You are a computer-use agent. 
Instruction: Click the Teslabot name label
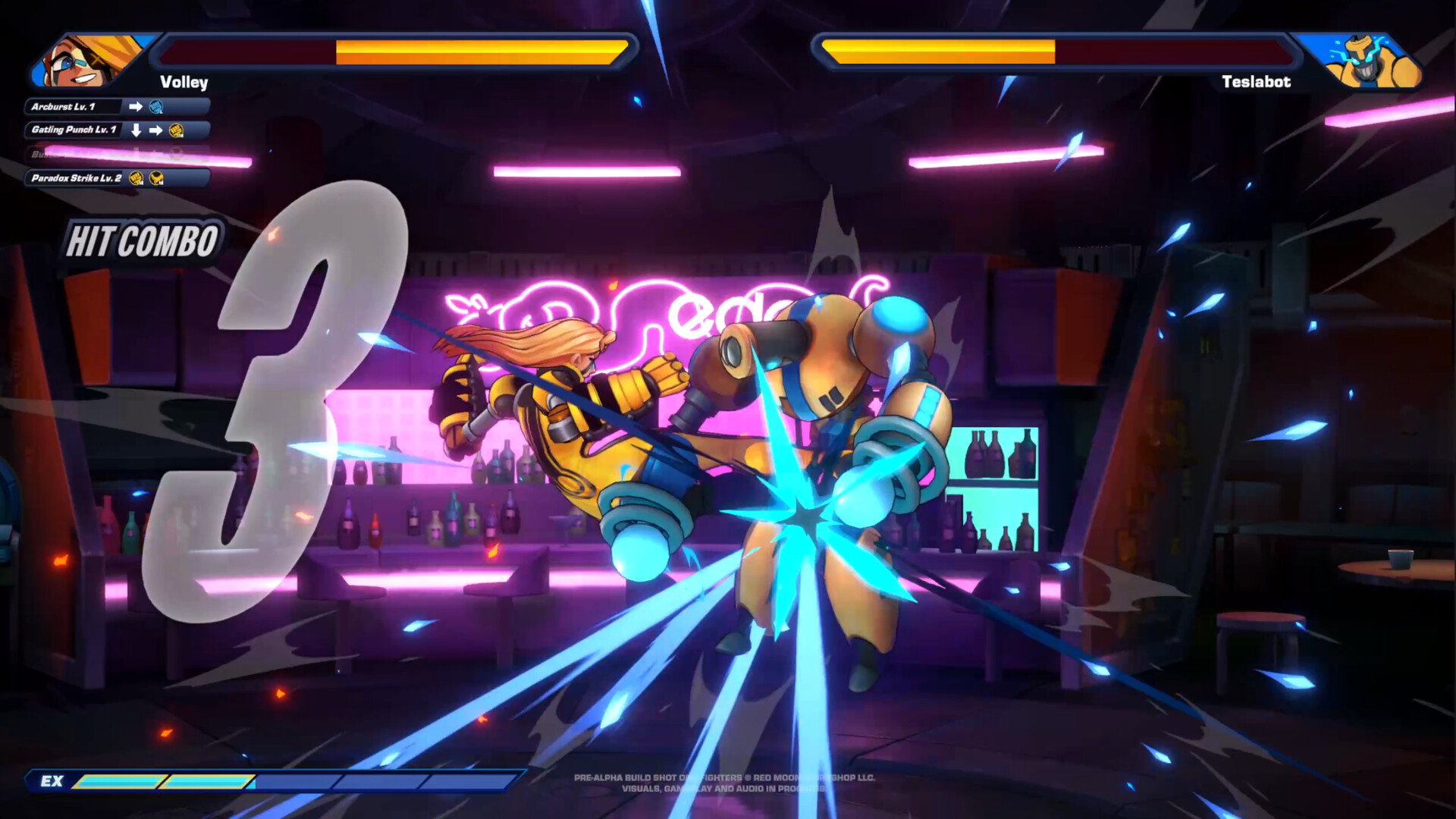[x=1255, y=82]
